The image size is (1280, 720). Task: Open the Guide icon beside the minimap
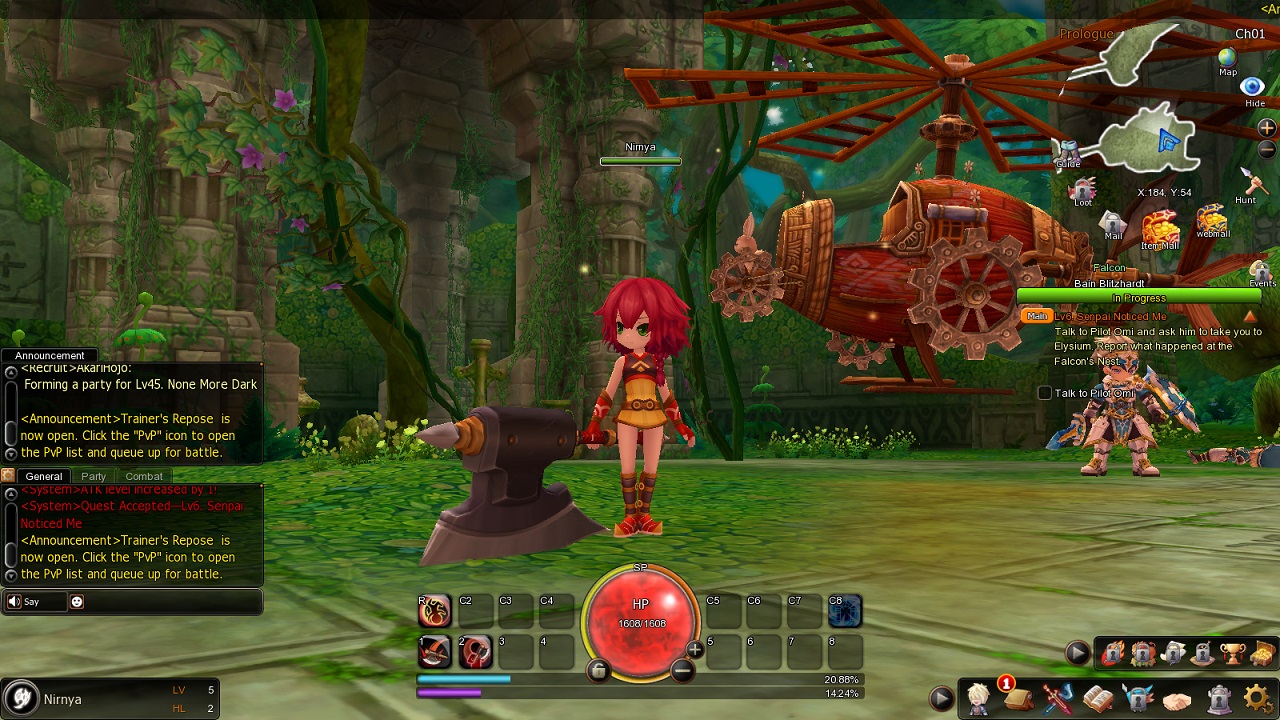[1068, 152]
